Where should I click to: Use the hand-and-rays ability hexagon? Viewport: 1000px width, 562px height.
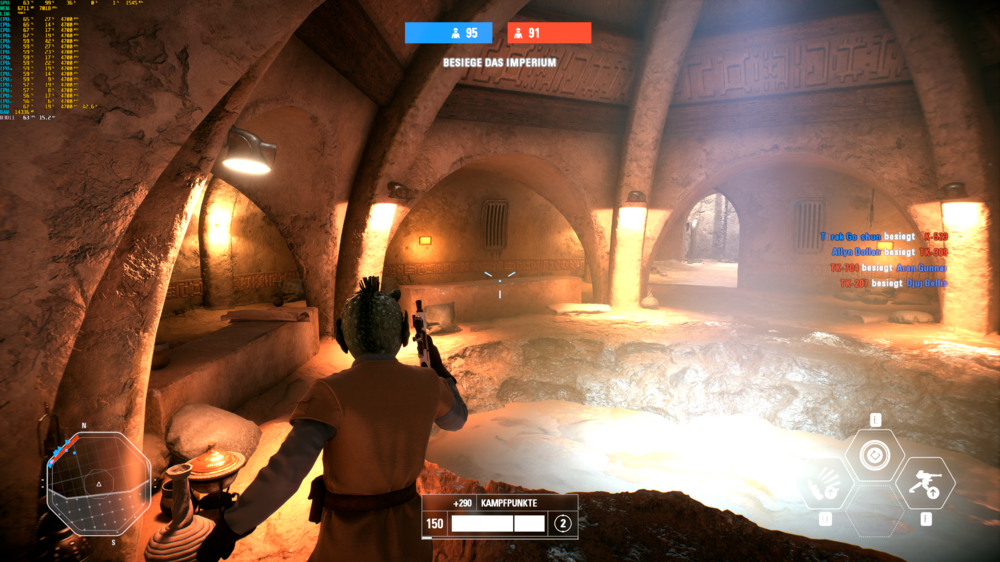pyautogui.click(x=826, y=484)
